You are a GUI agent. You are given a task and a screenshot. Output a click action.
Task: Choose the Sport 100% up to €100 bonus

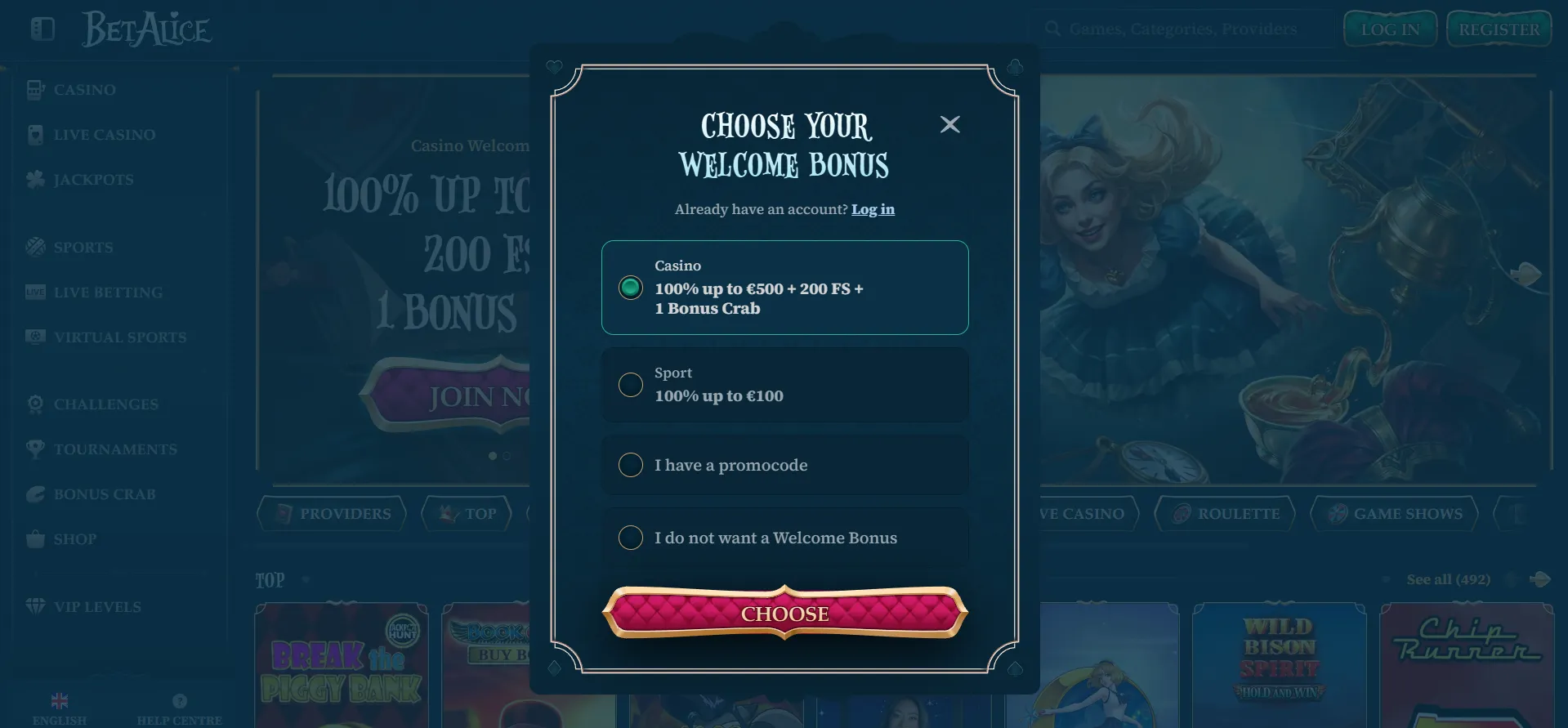pos(629,384)
